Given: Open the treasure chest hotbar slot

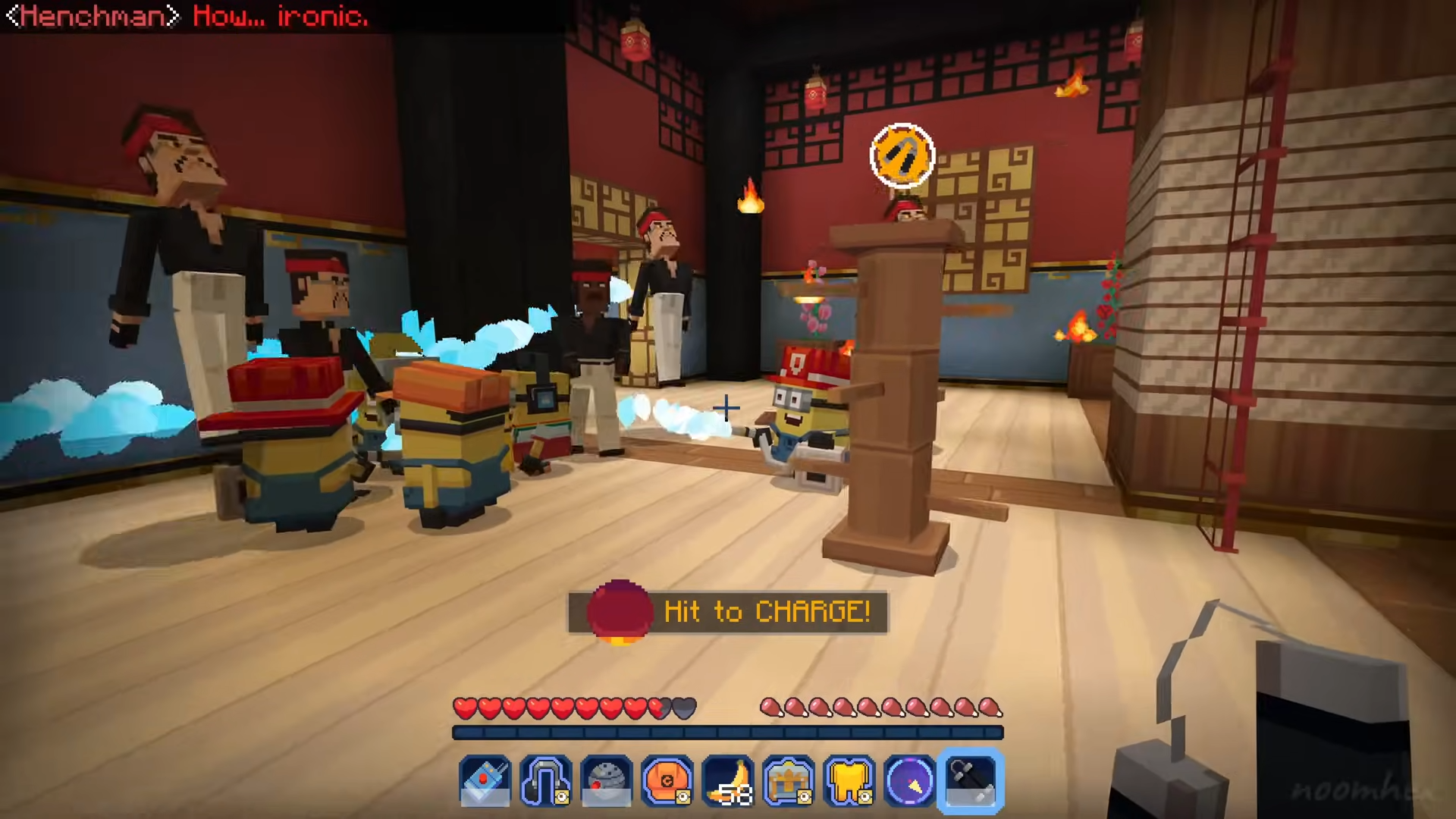Looking at the screenshot, I should (789, 780).
